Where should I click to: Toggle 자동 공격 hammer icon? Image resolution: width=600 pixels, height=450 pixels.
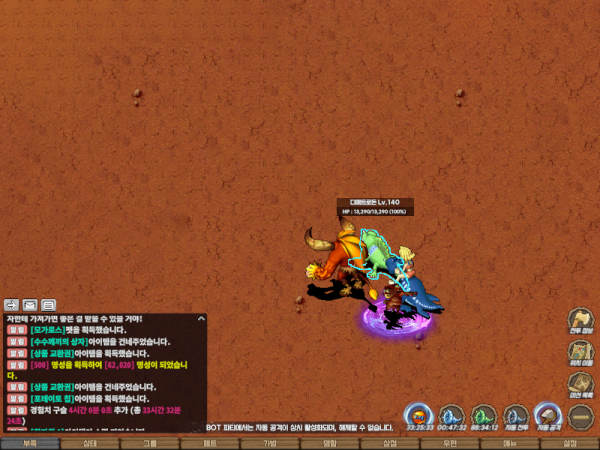coord(547,414)
